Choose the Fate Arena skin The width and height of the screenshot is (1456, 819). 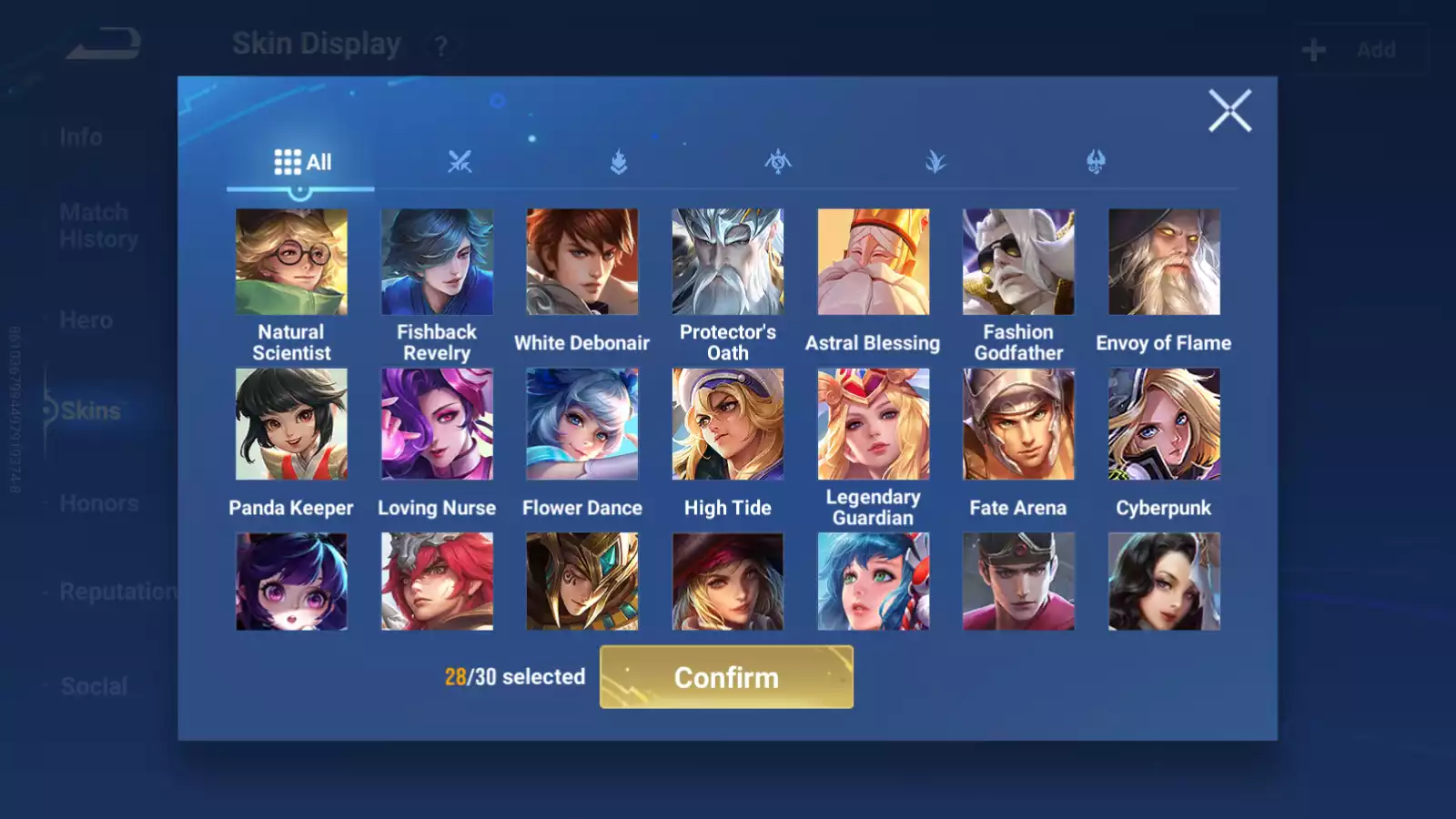coord(1018,424)
